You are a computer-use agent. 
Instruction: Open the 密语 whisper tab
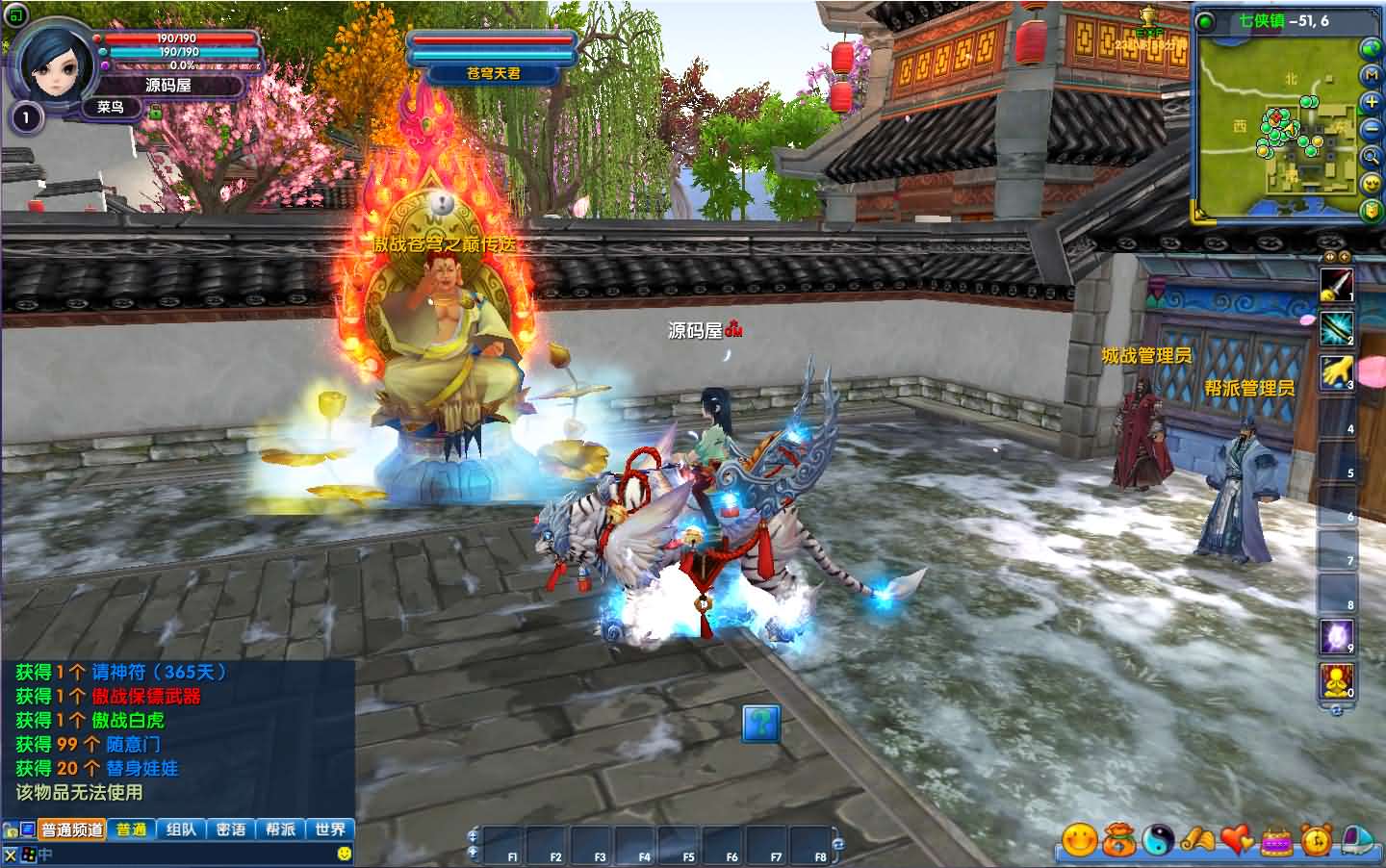[231, 830]
